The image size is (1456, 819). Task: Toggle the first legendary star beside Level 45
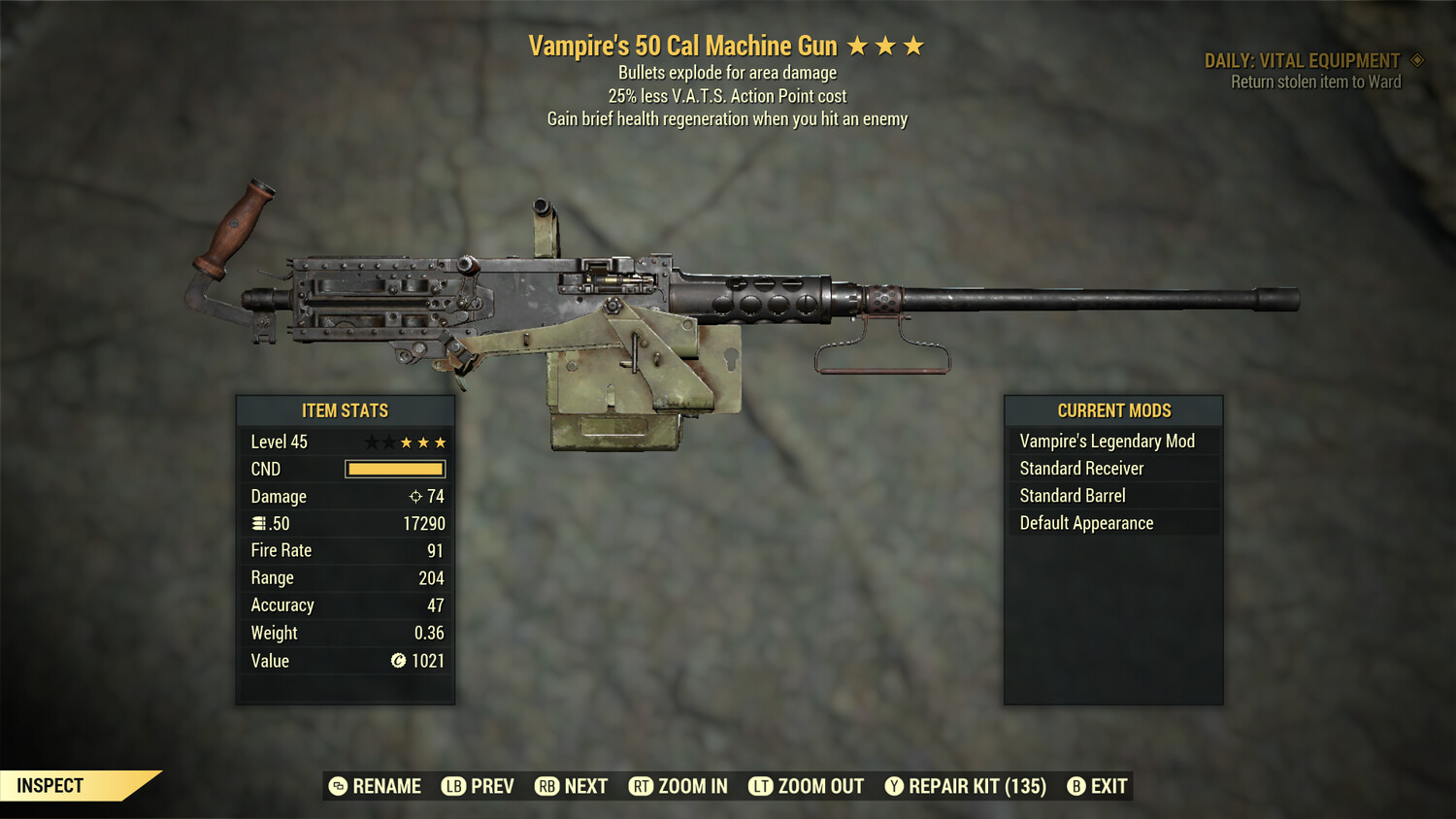click(370, 441)
